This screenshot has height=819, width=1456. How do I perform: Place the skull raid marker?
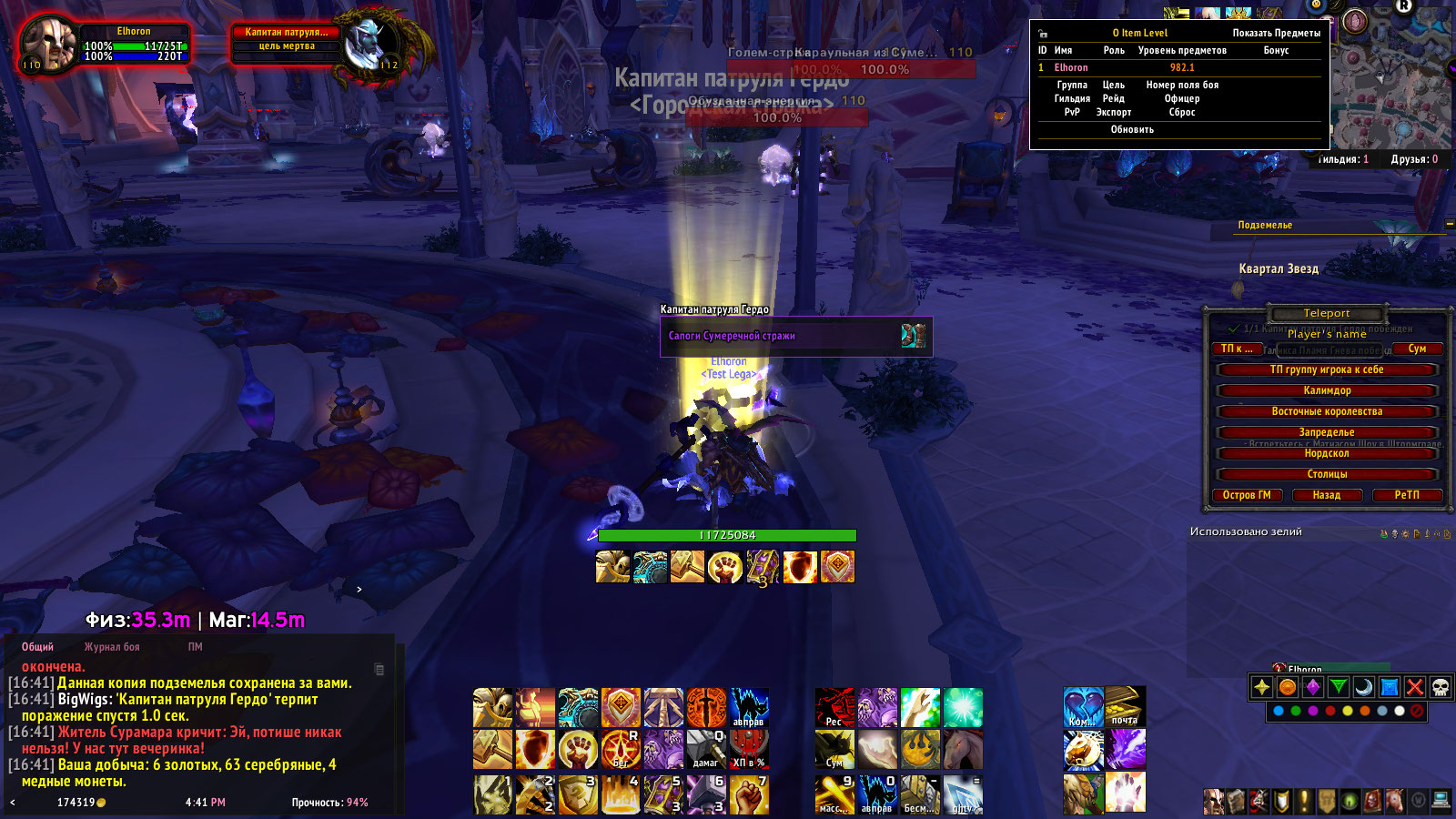coord(1440,687)
